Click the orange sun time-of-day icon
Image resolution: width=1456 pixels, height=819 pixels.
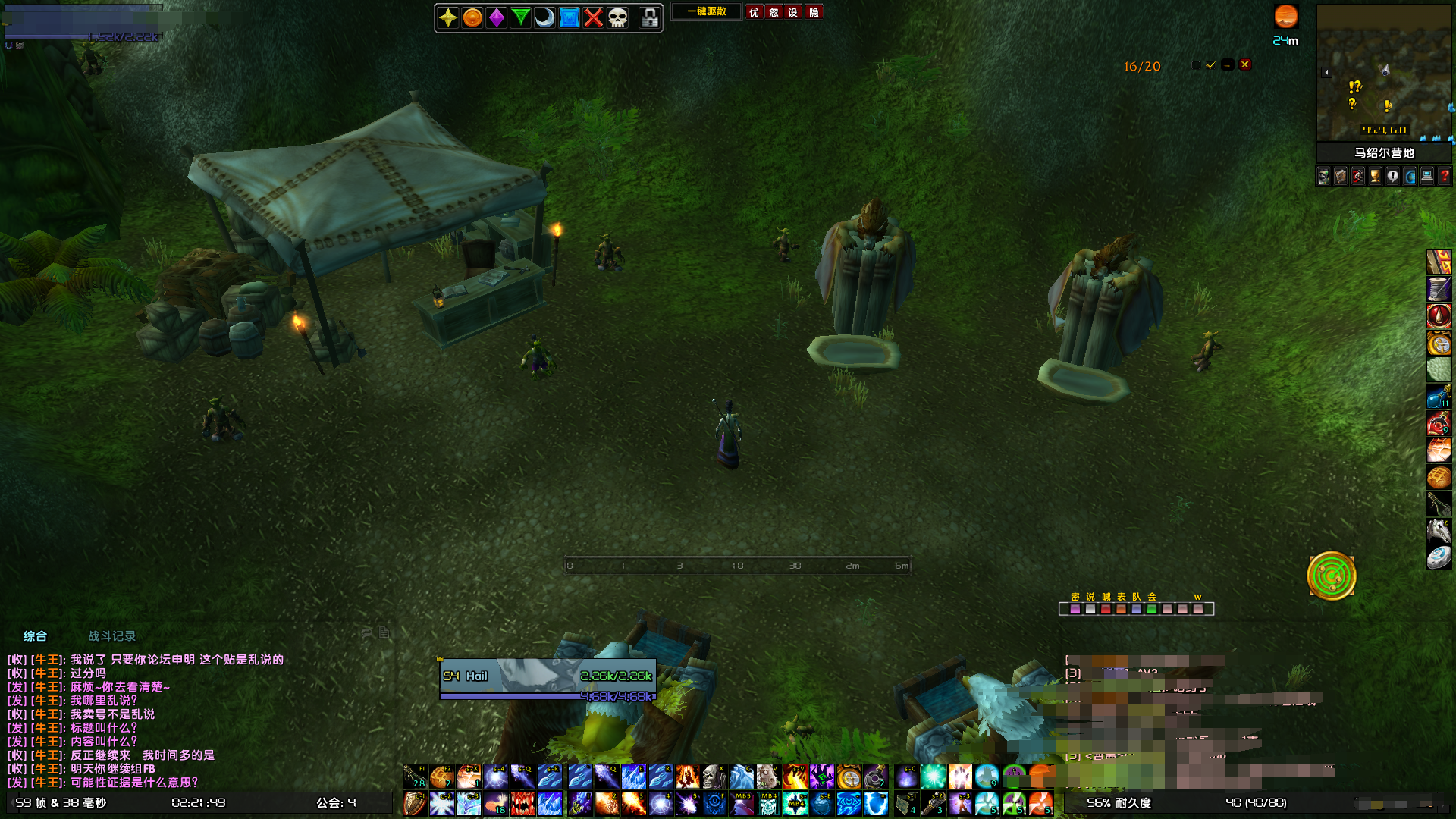[1285, 17]
